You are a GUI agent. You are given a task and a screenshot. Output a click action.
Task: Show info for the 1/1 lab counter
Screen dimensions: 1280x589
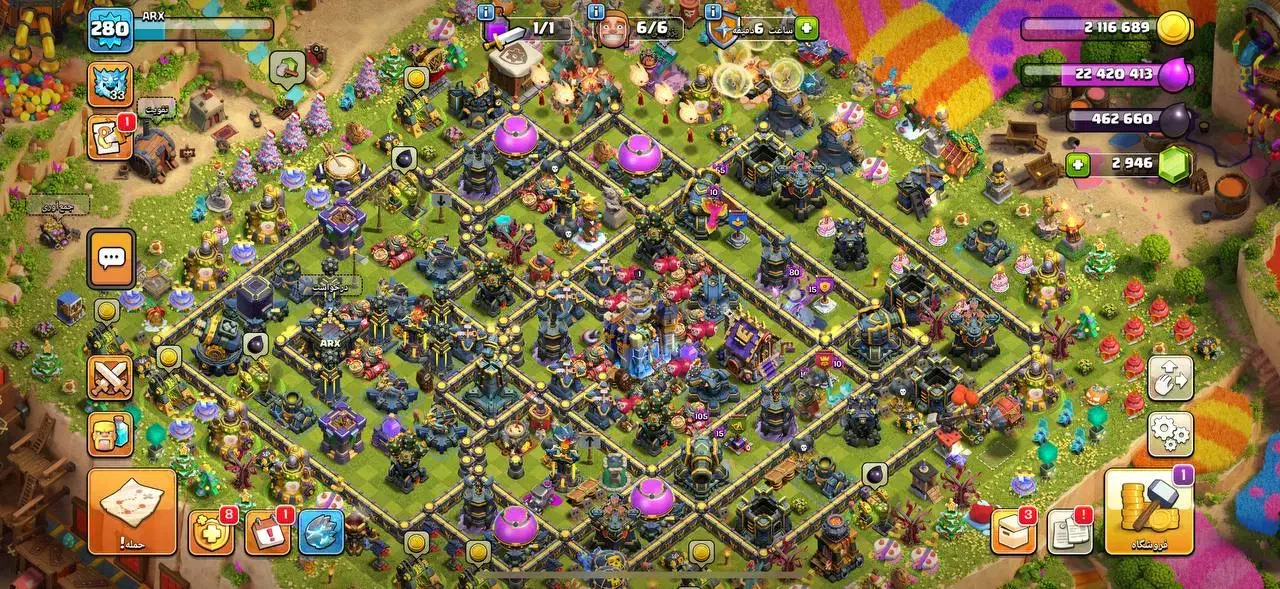[x=486, y=12]
